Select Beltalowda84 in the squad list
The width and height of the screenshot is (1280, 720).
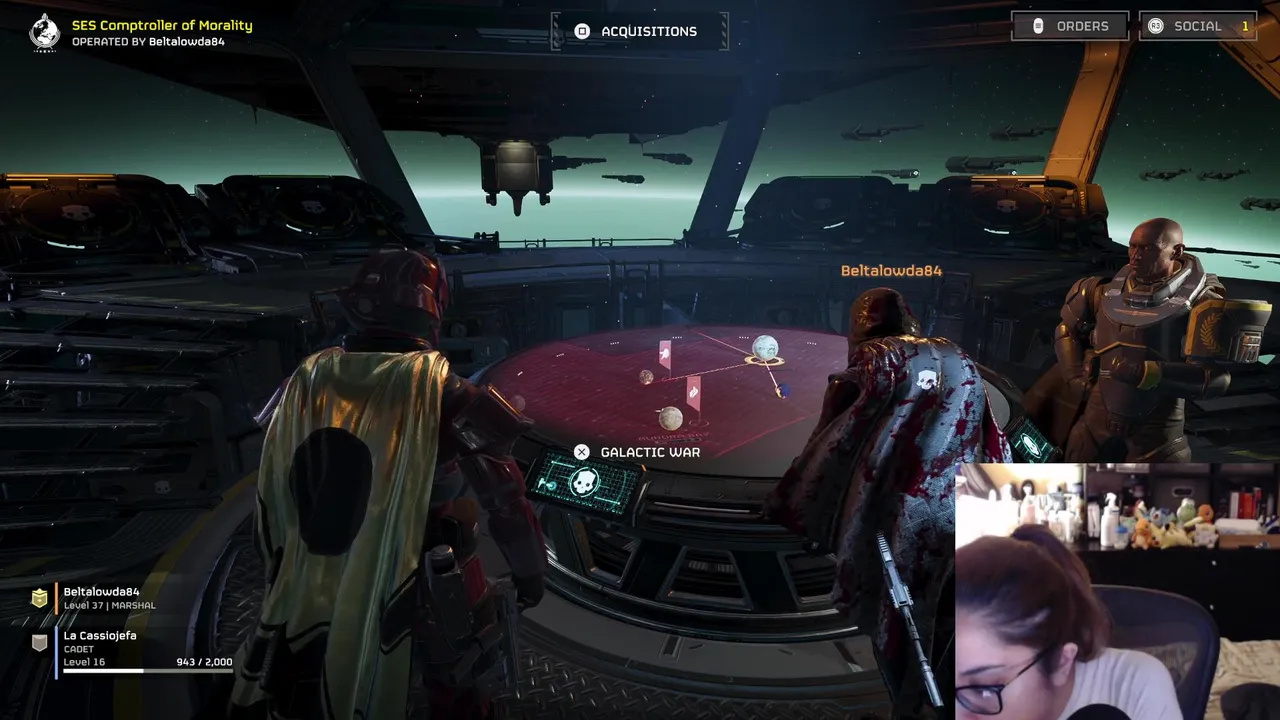[101, 597]
